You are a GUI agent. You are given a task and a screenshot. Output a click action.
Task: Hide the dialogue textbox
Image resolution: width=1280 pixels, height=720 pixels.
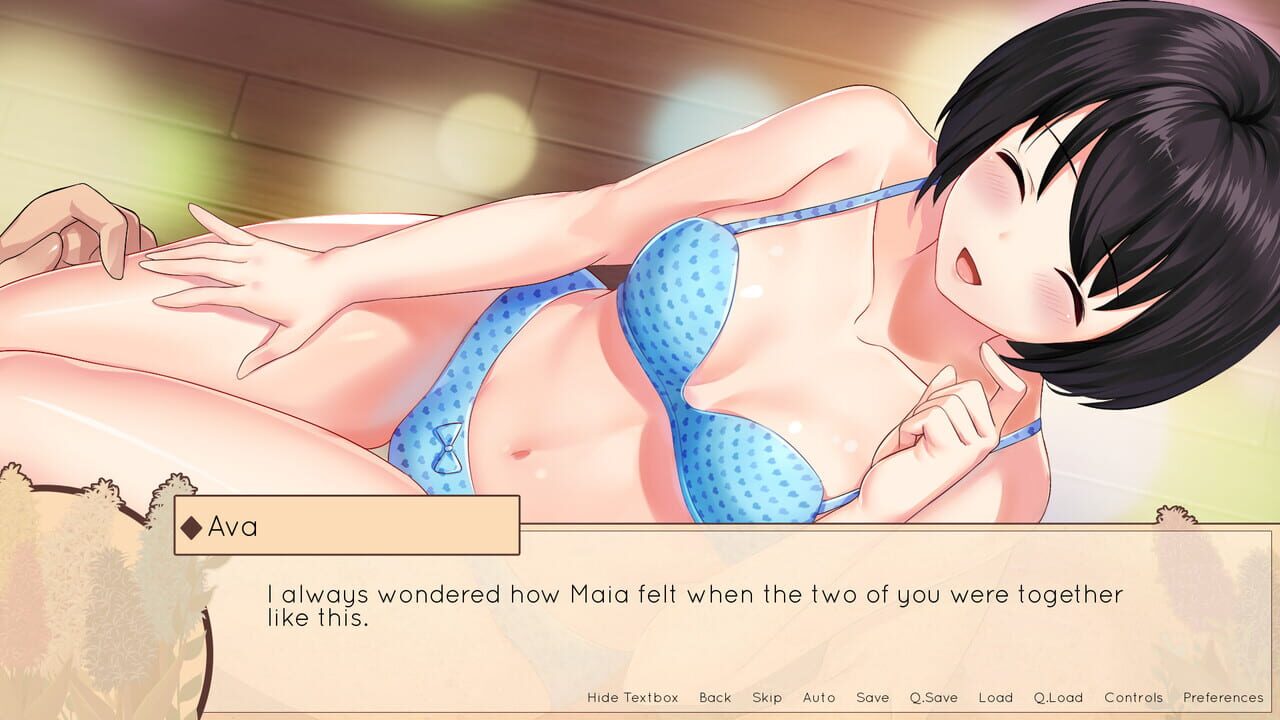pos(632,697)
